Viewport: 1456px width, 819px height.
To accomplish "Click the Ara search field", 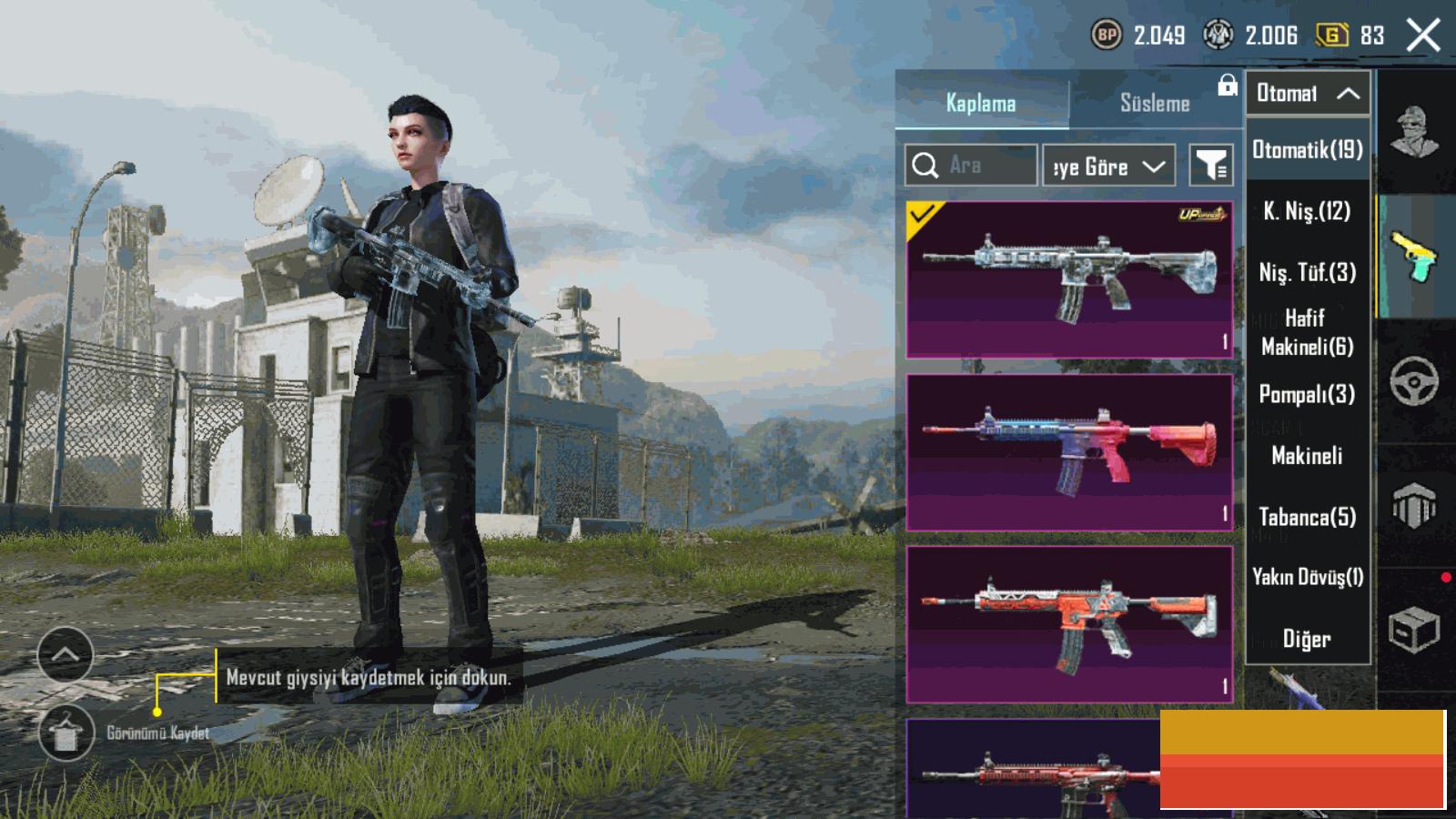I will click(970, 166).
